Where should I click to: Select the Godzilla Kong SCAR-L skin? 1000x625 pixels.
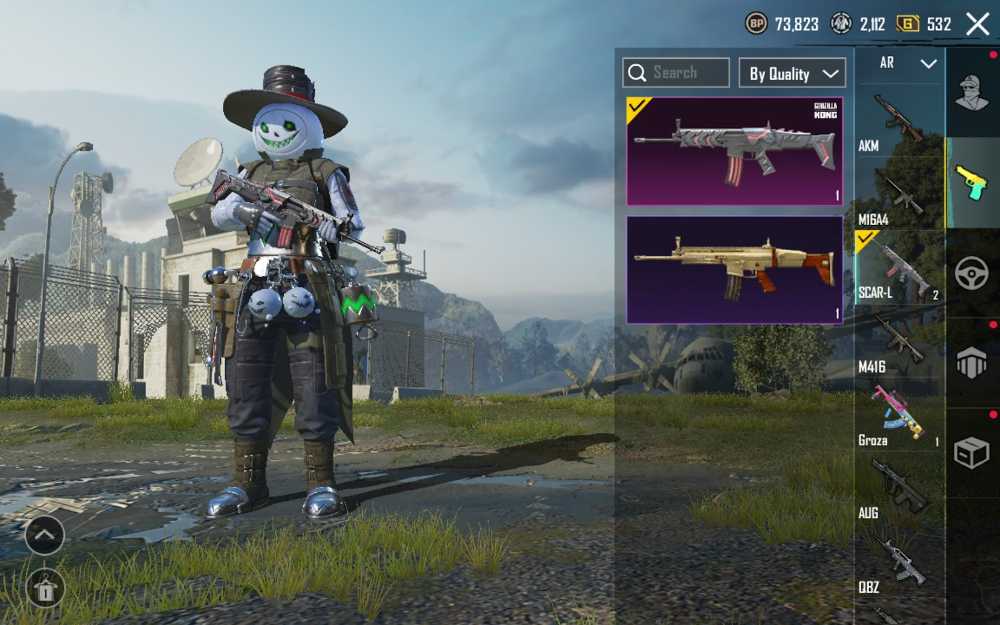click(x=734, y=151)
